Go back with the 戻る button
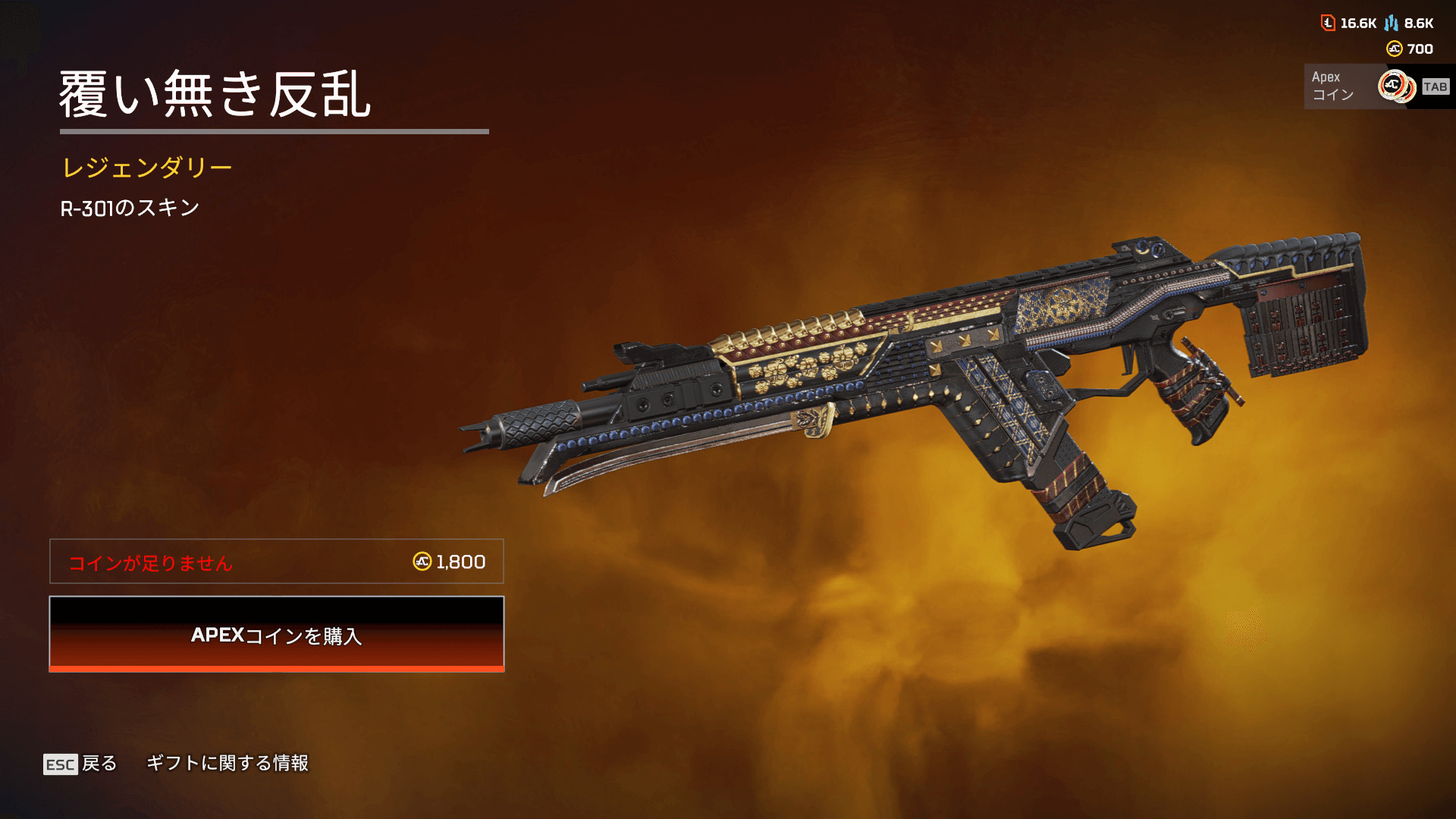Viewport: 1456px width, 819px height. (x=80, y=764)
